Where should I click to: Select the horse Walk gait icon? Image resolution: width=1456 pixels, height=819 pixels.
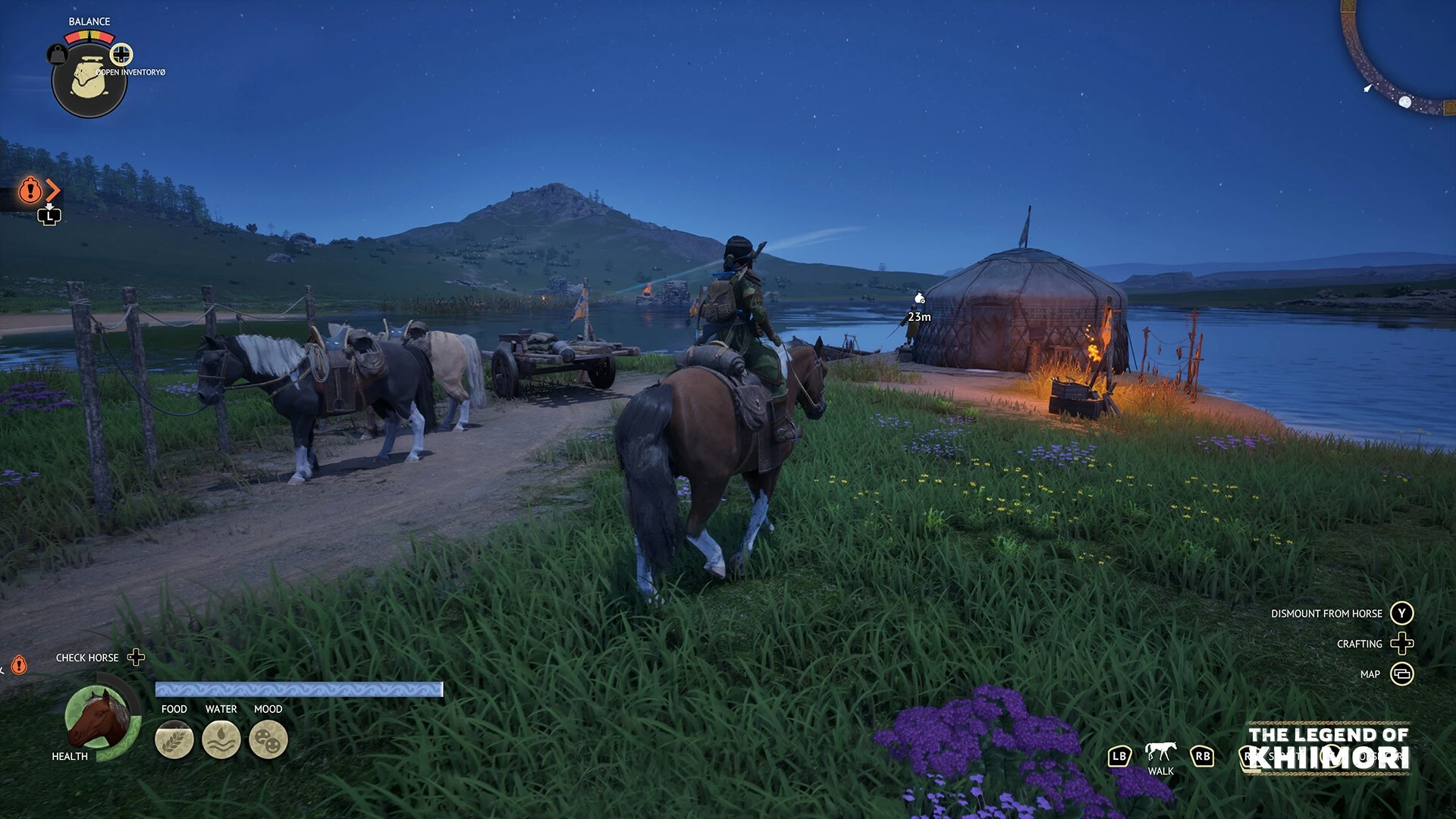pos(1160,752)
